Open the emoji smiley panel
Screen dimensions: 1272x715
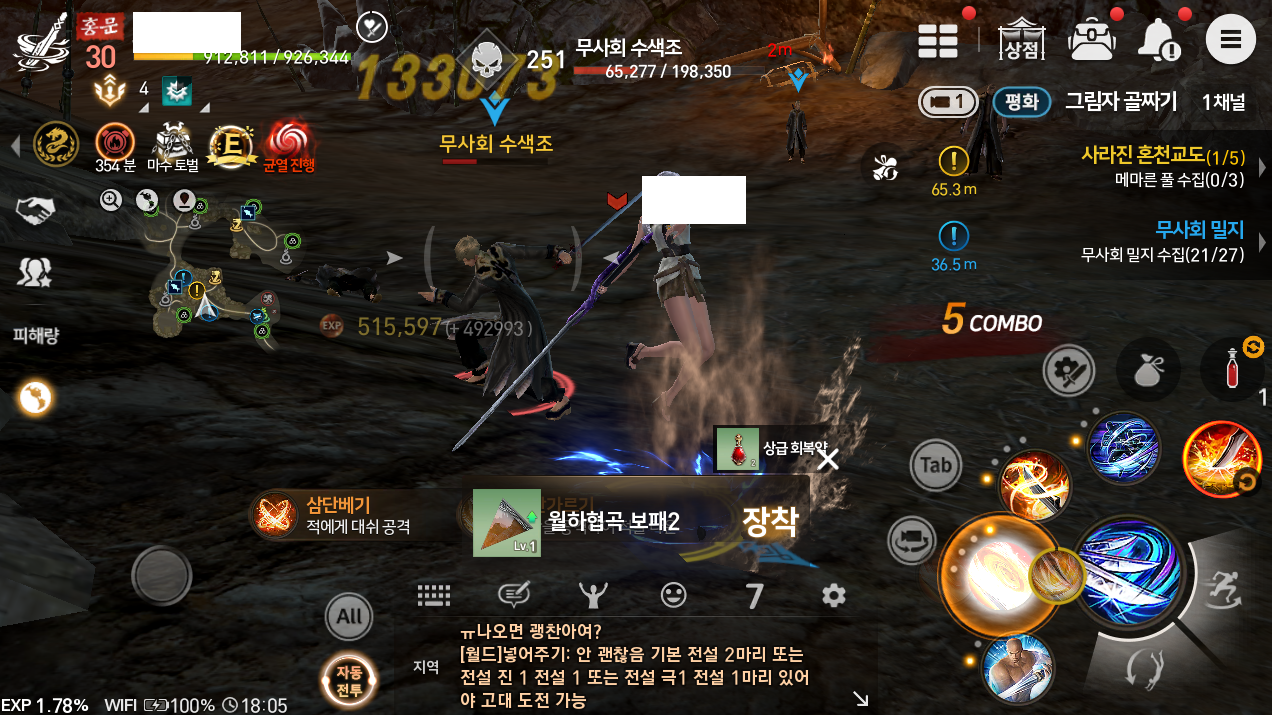(674, 596)
